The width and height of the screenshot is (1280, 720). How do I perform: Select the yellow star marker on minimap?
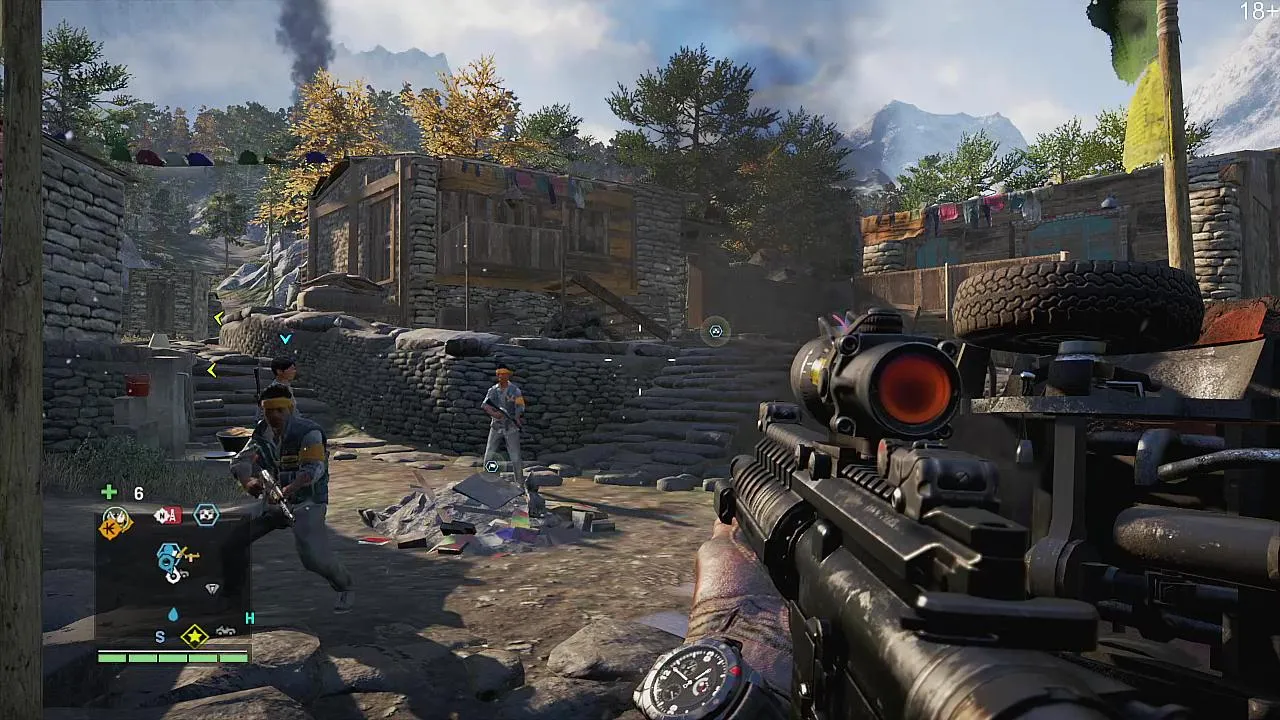pyautogui.click(x=194, y=636)
